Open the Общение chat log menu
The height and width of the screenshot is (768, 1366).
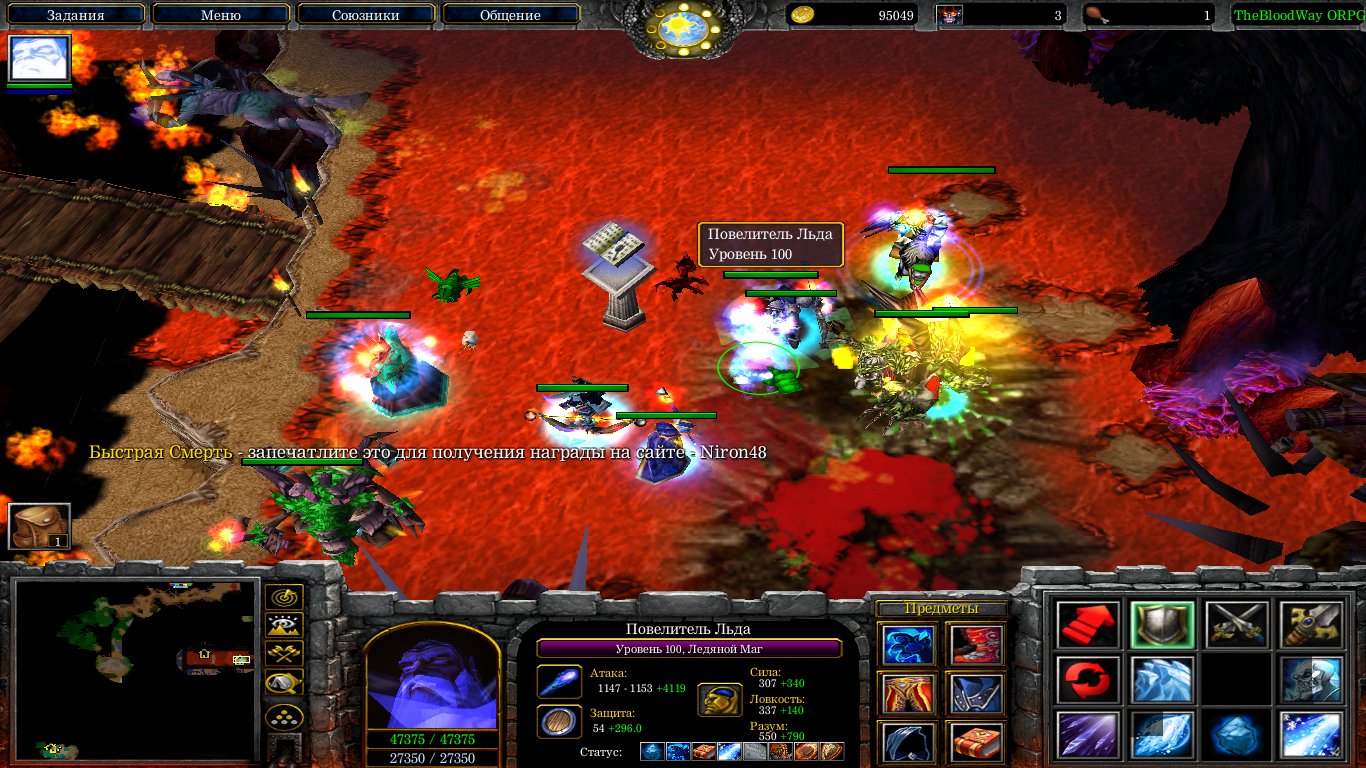point(510,15)
